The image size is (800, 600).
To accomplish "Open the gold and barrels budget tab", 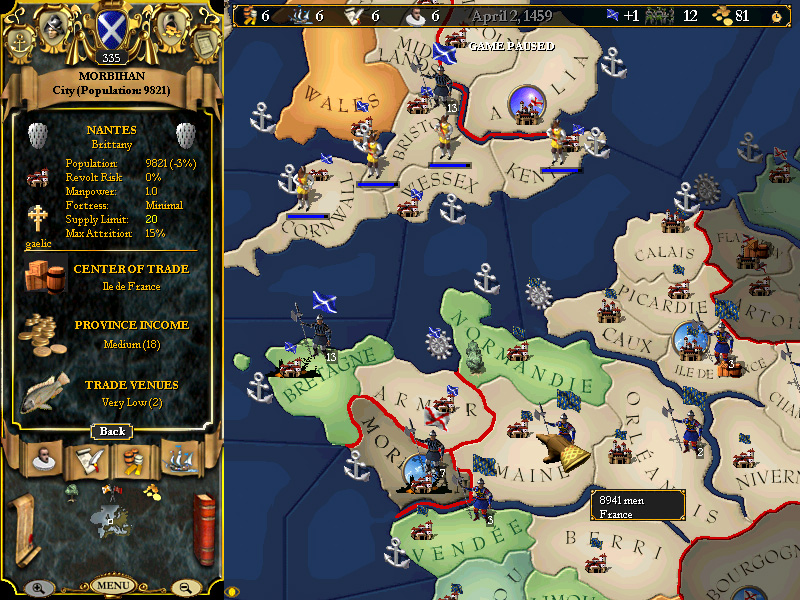I will click(133, 459).
